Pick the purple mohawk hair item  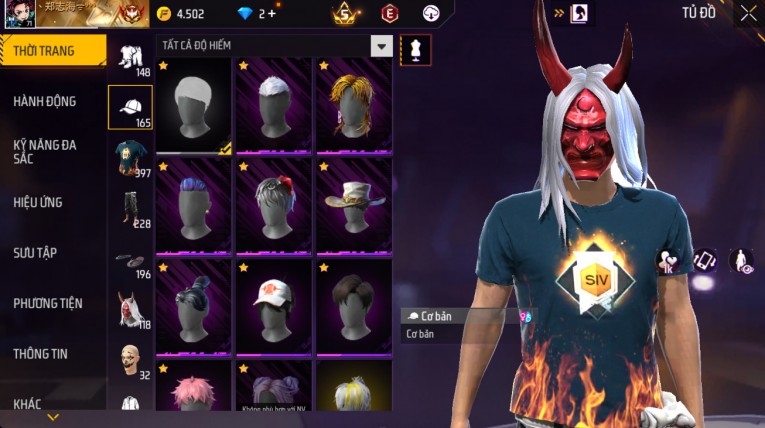(193, 207)
